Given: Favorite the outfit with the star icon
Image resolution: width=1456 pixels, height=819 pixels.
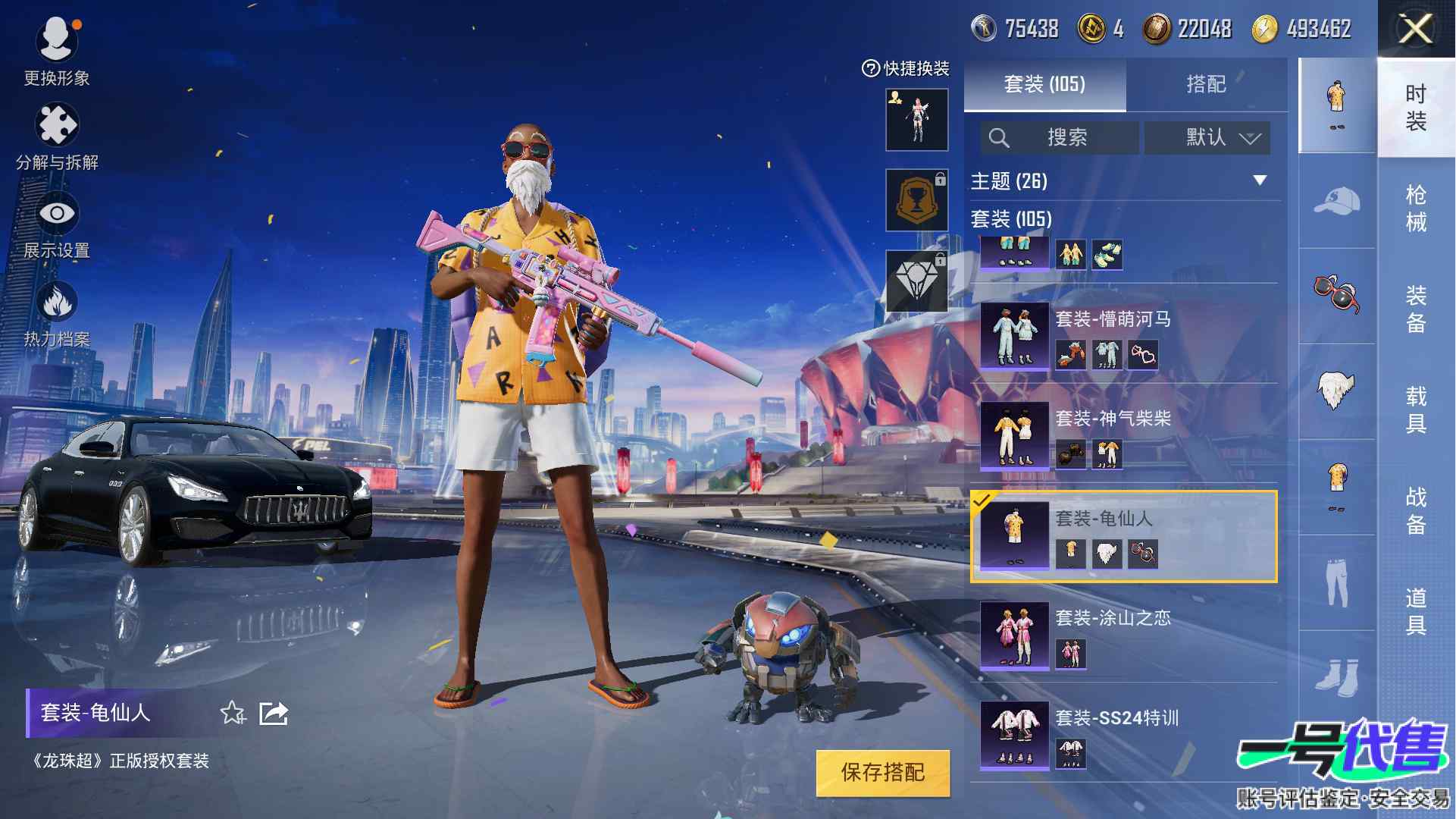Looking at the screenshot, I should pos(232,713).
